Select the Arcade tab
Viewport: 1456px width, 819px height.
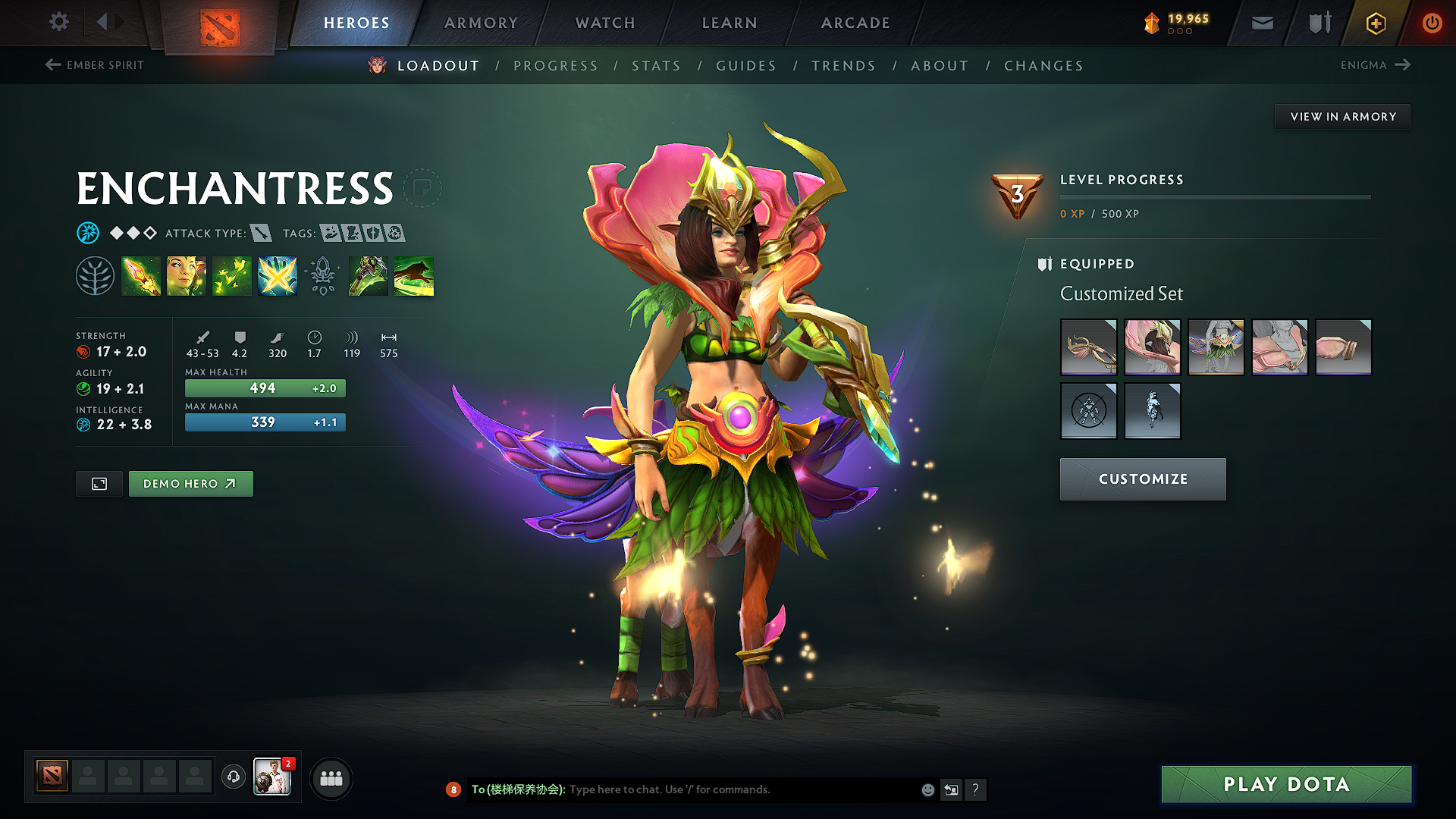(855, 23)
